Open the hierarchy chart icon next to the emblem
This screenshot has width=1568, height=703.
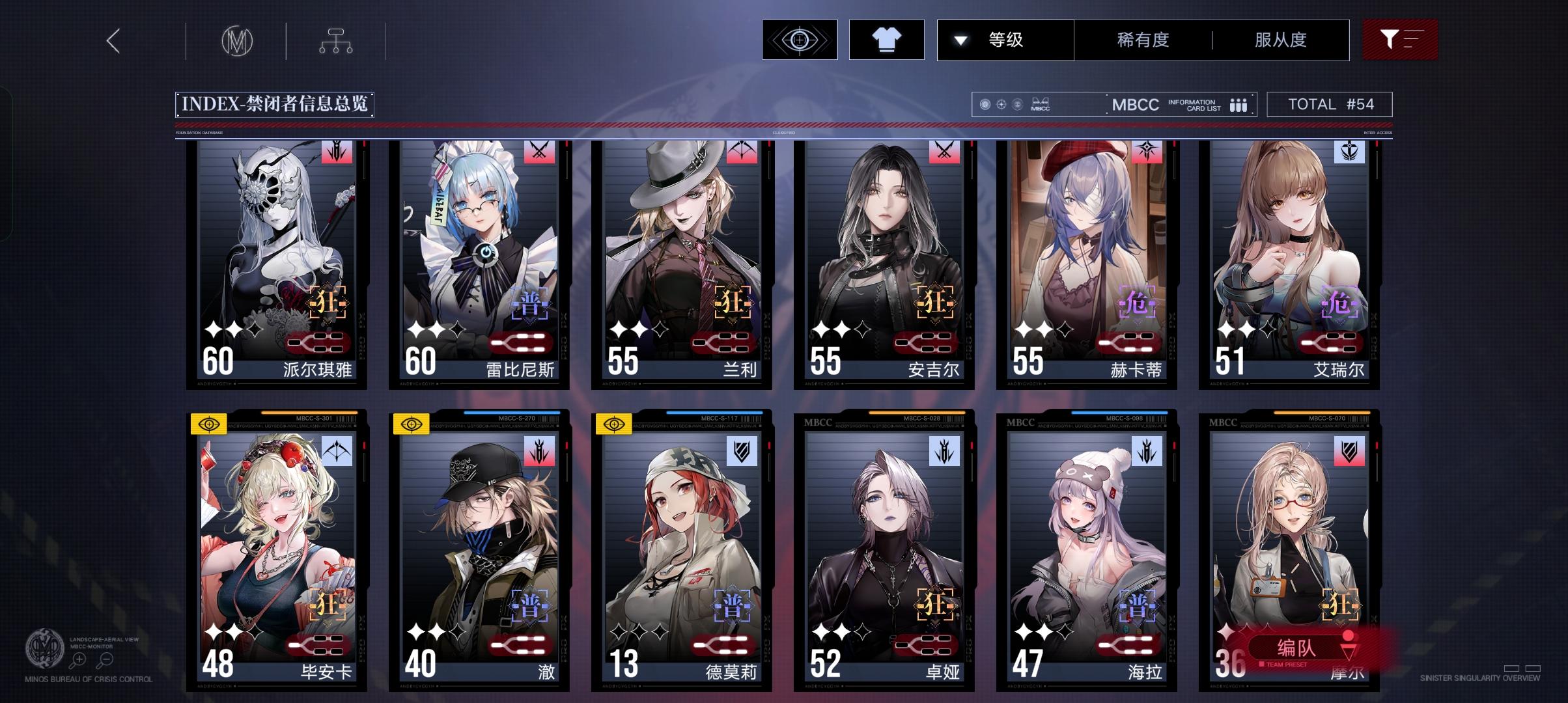tap(337, 40)
